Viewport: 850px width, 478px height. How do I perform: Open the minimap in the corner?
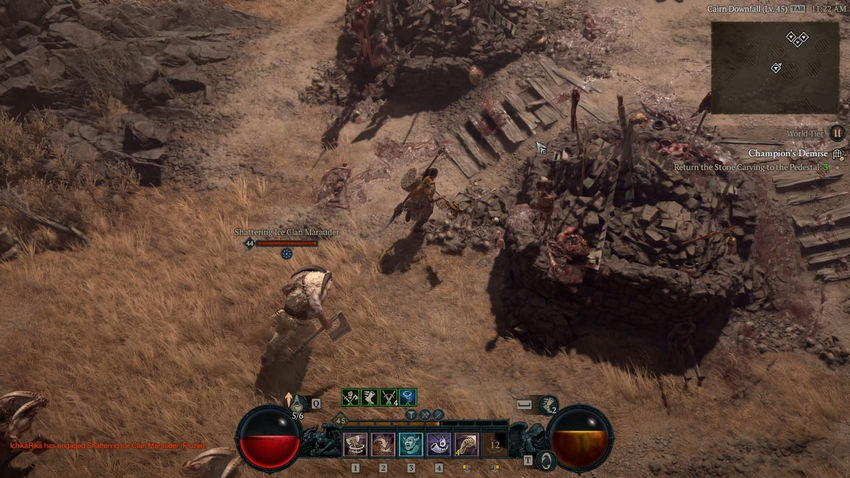coord(775,67)
